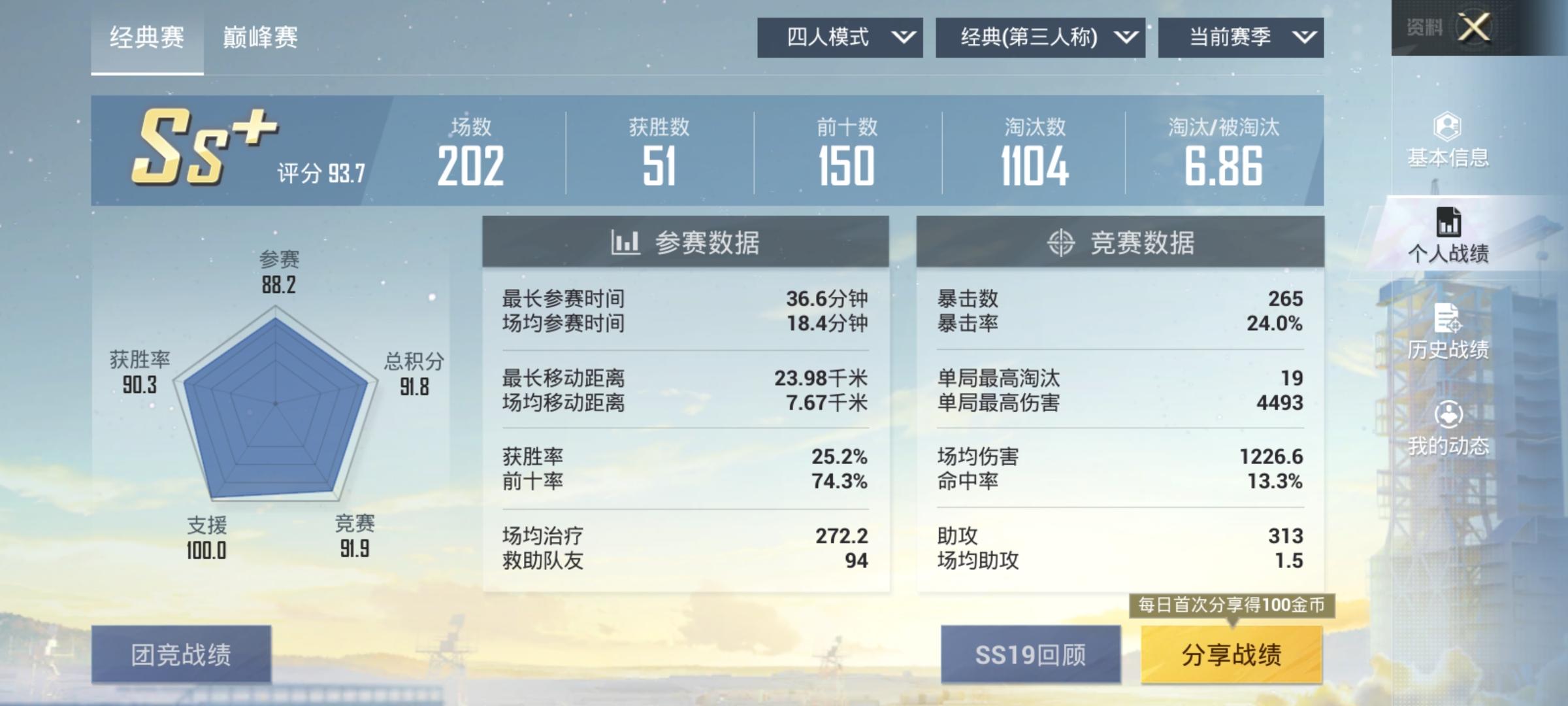
Task: Switch stats display via 当前赛季 selector
Action: (x=1241, y=37)
